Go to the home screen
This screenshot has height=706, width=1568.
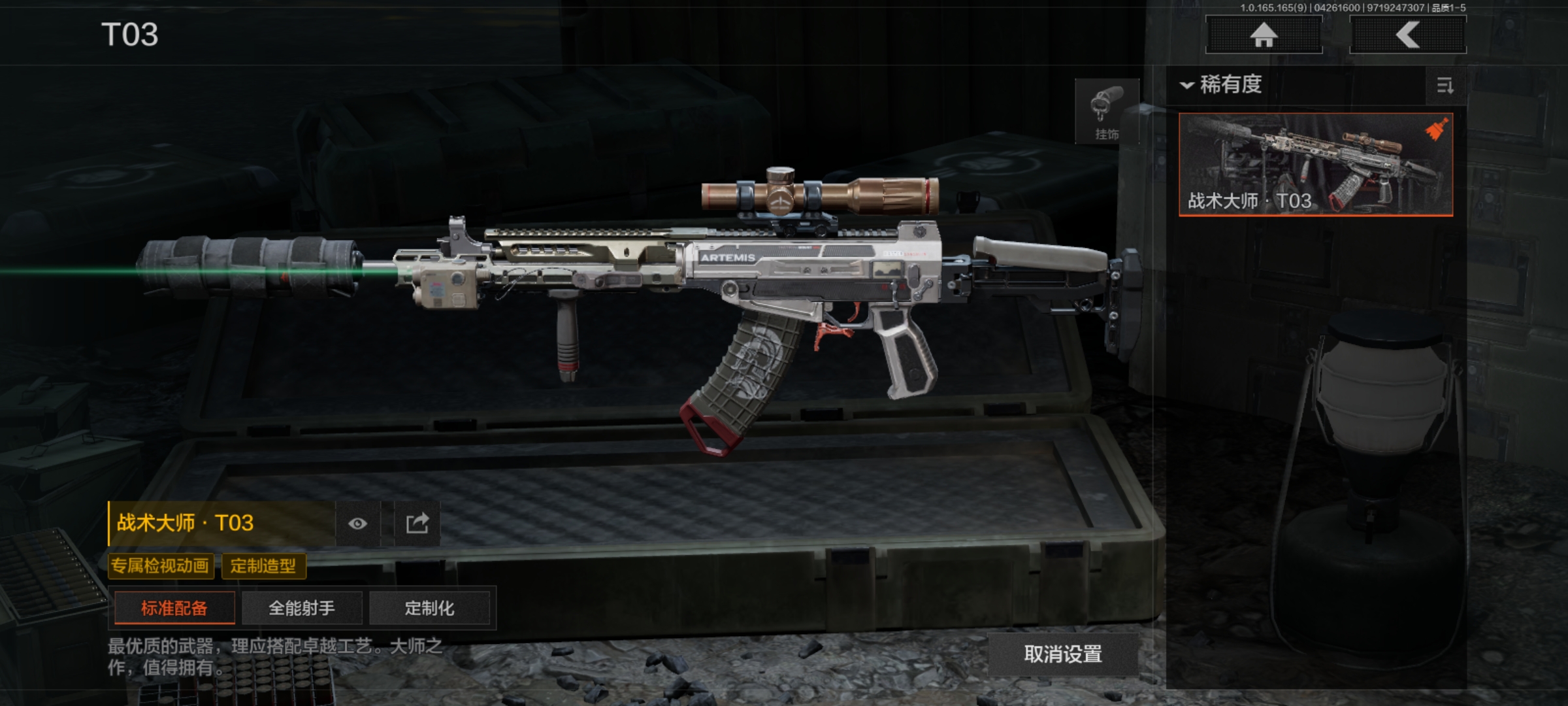tap(1264, 35)
